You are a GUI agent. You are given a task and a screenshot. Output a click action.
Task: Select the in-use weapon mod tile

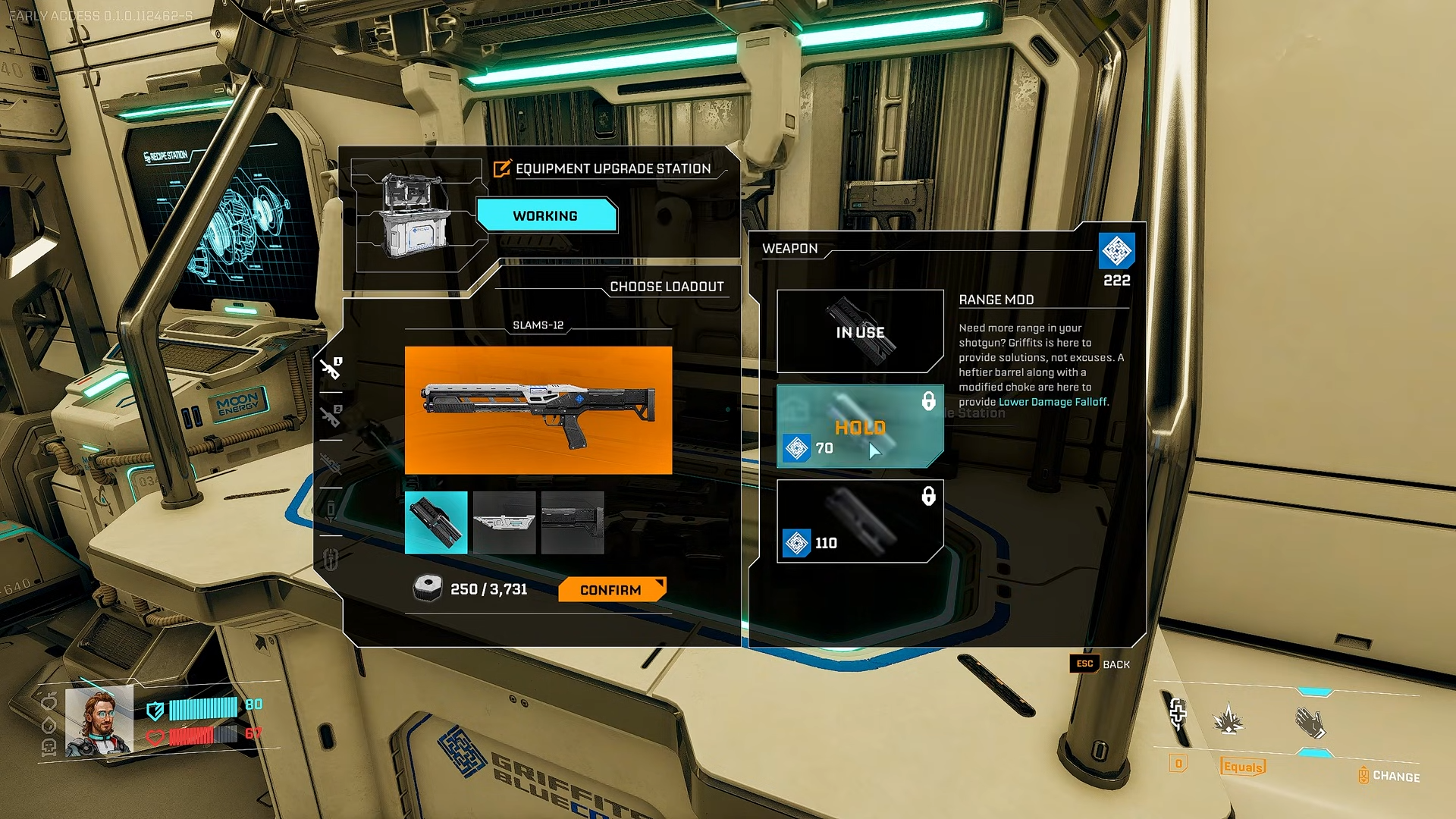pyautogui.click(x=860, y=331)
